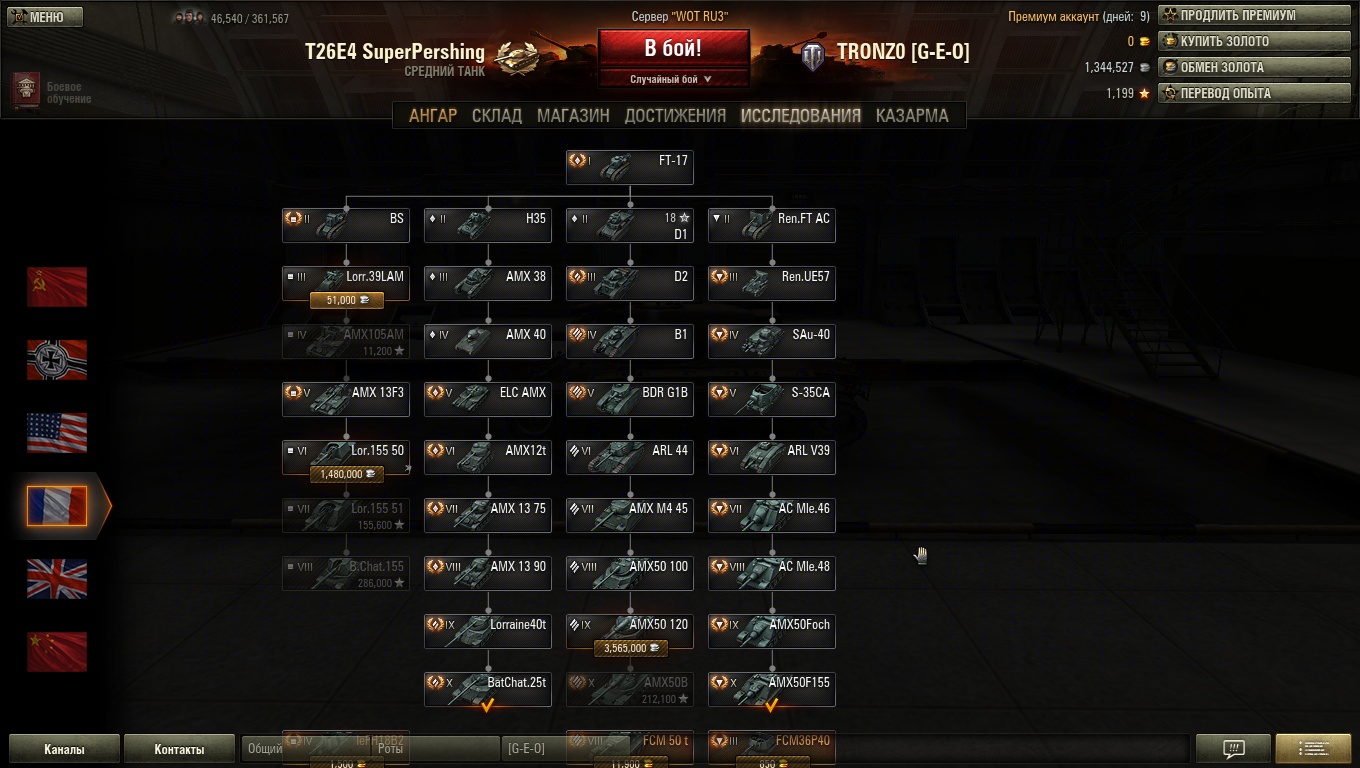Switch to the British flag tech tree
Viewport: 1360px width, 768px height.
click(x=57, y=579)
